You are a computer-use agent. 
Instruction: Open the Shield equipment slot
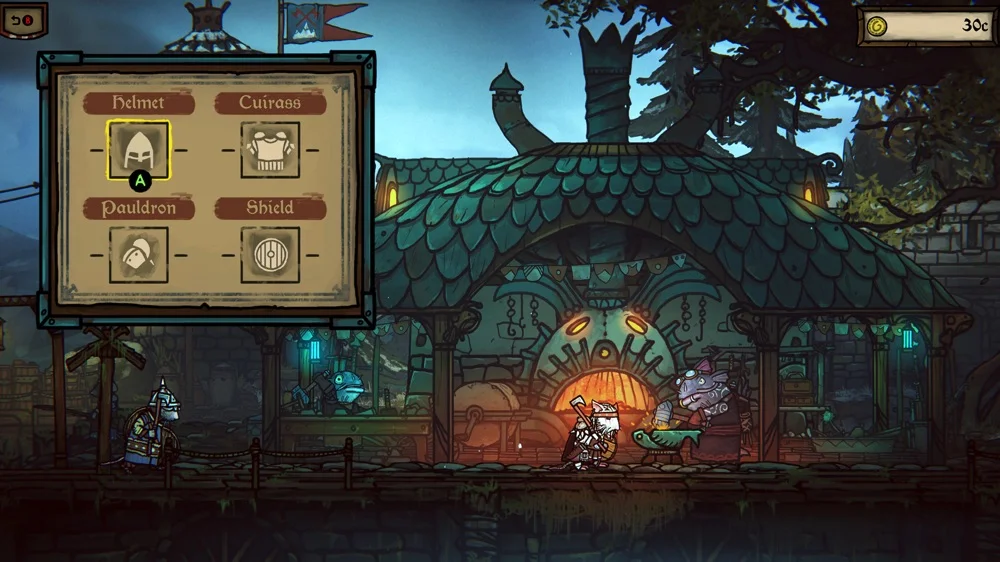click(270, 254)
